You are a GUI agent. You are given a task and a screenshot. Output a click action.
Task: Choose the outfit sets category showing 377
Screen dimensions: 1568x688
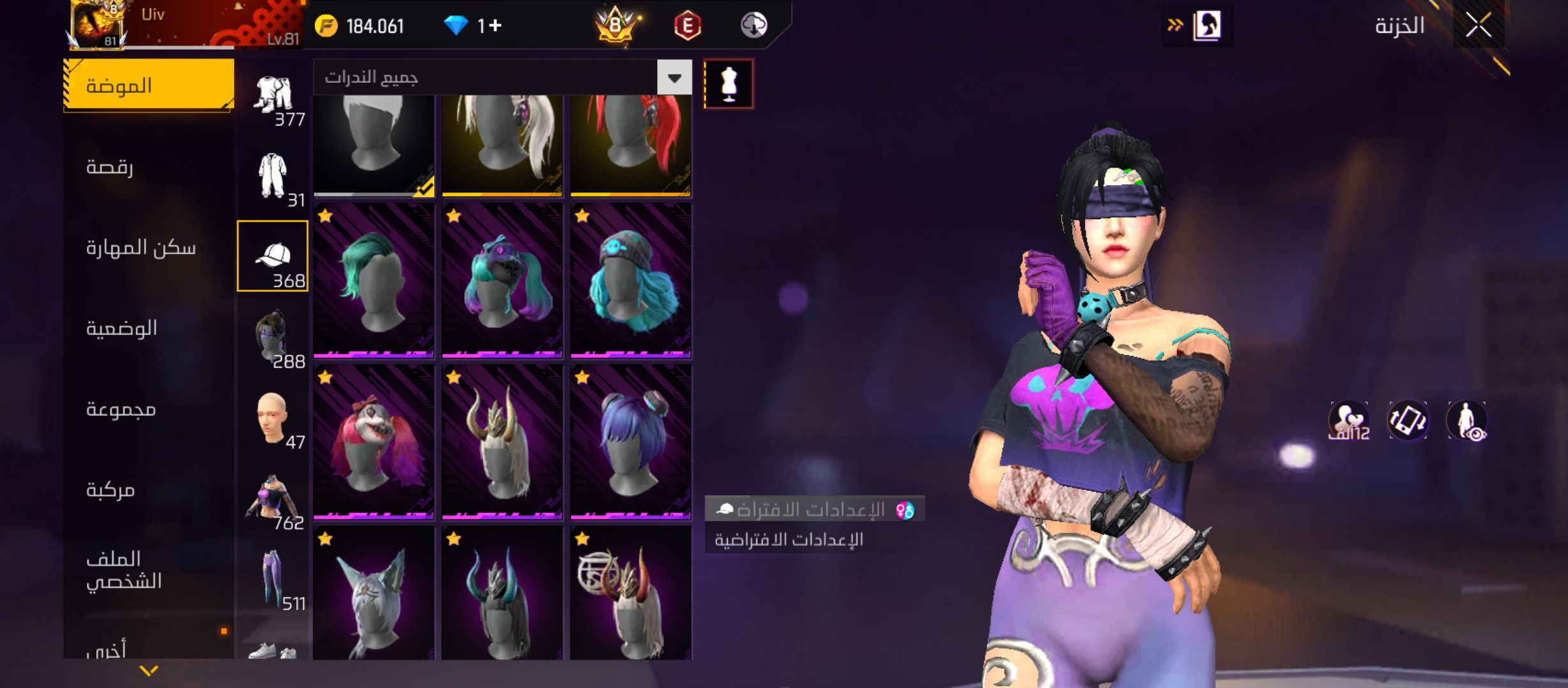(x=274, y=96)
